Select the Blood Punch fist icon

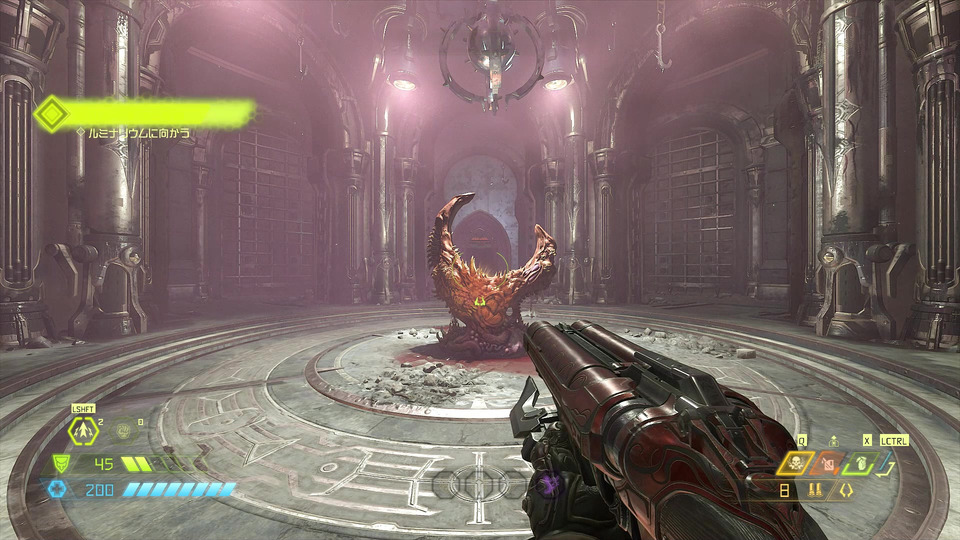(124, 432)
